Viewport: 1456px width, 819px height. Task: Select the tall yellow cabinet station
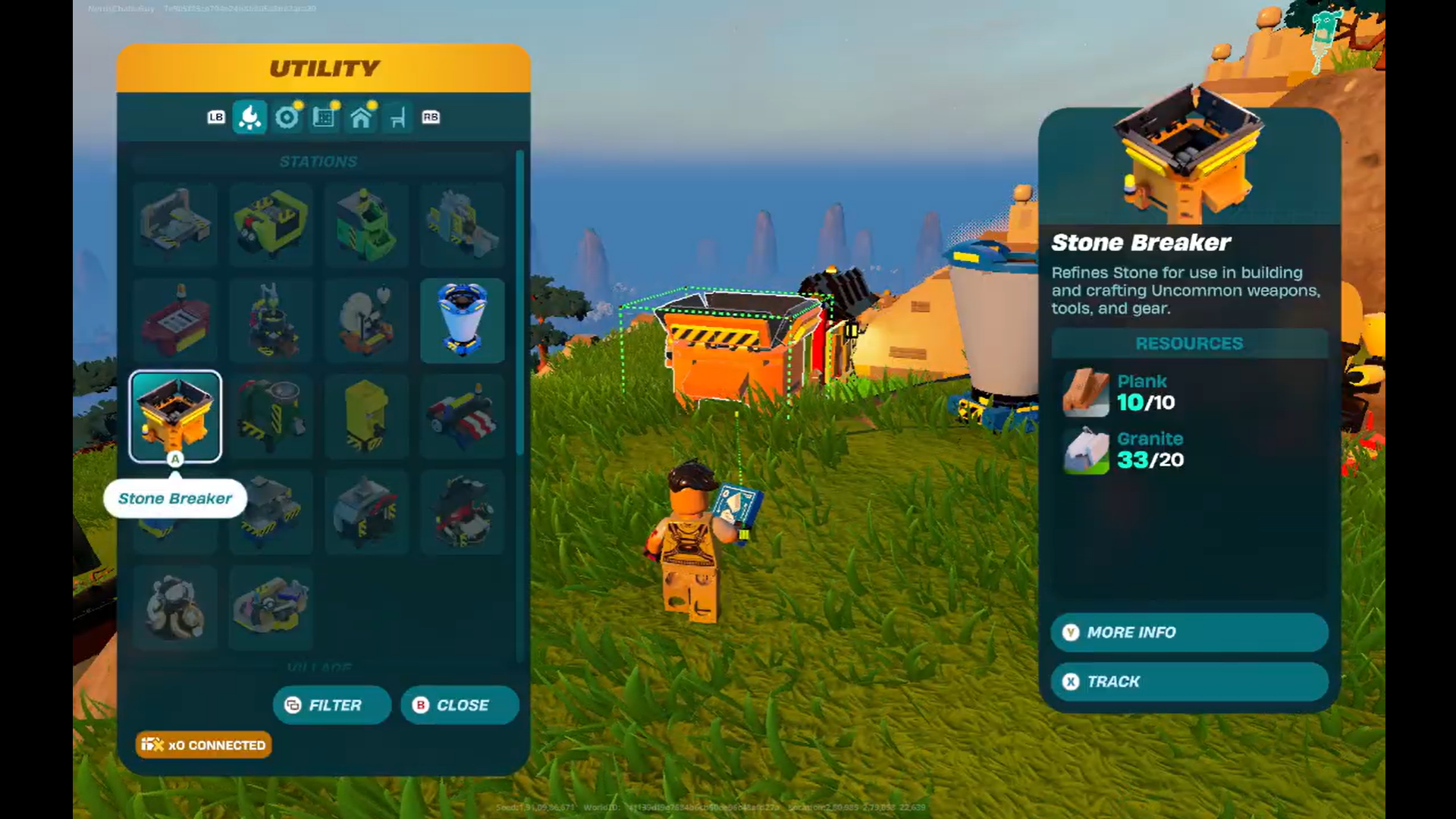point(366,416)
